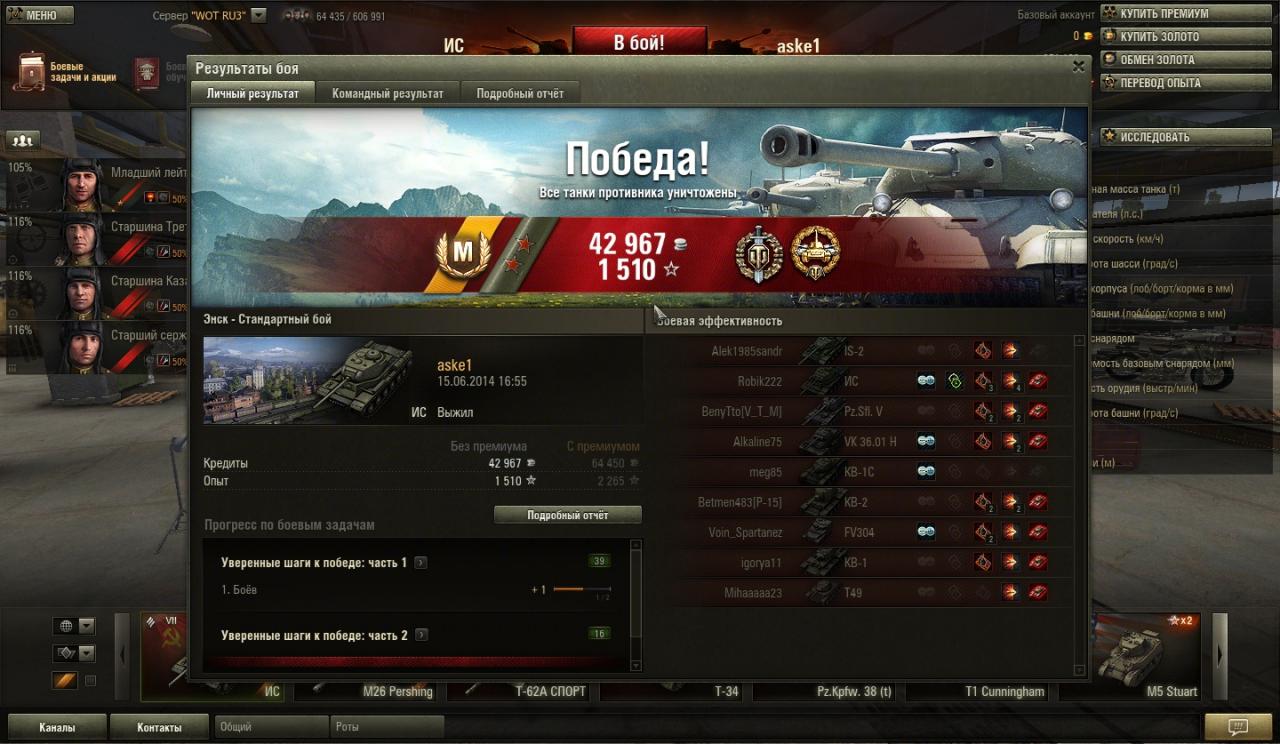1280x744 pixels.
Task: Open the Меню button
Action: pos(40,16)
